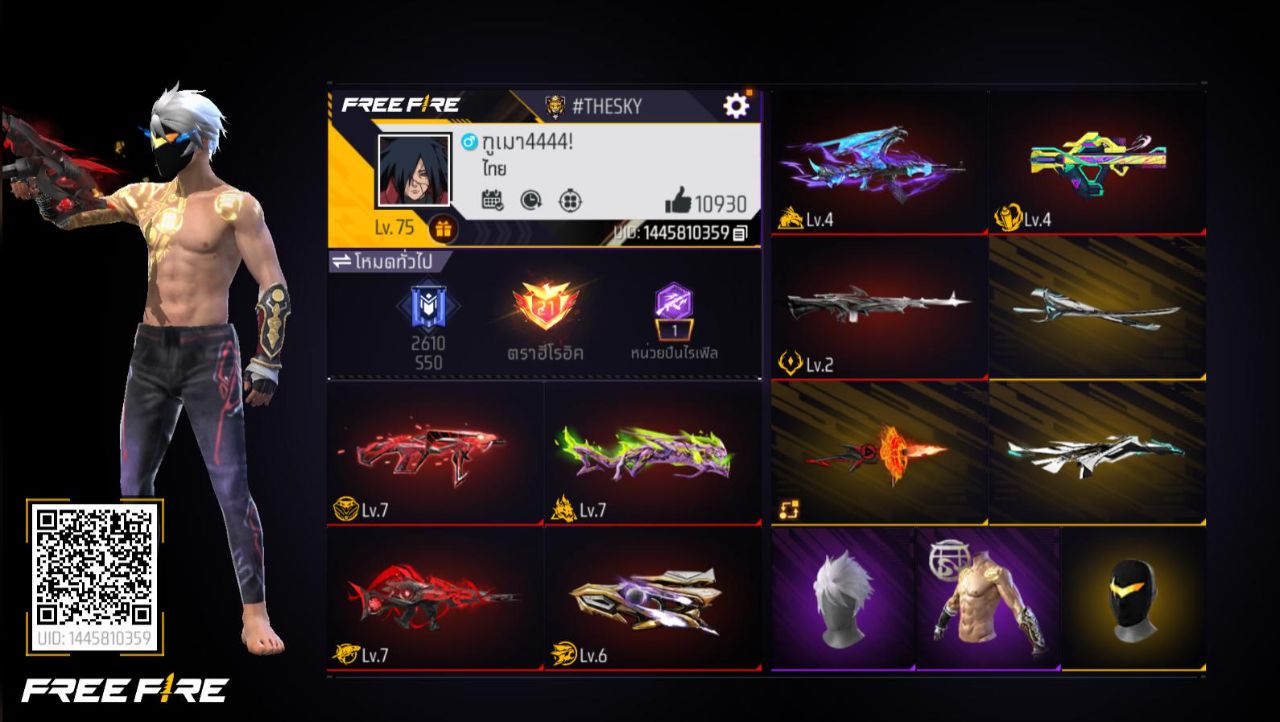Image resolution: width=1280 pixels, height=722 pixels.
Task: Switch game mode using the arrows icon
Action: [x=344, y=259]
